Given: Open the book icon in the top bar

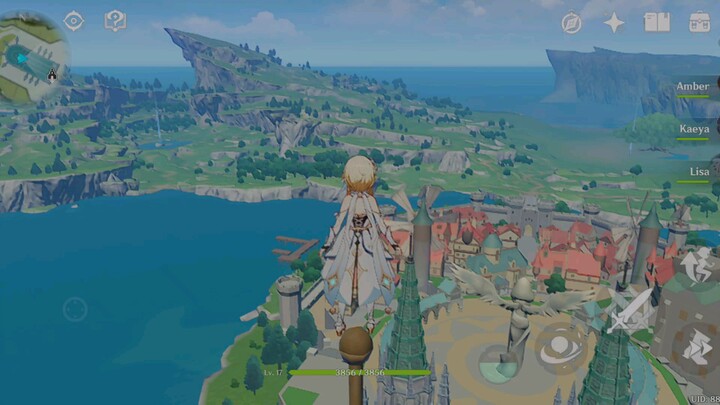Looking at the screenshot, I should (657, 22).
